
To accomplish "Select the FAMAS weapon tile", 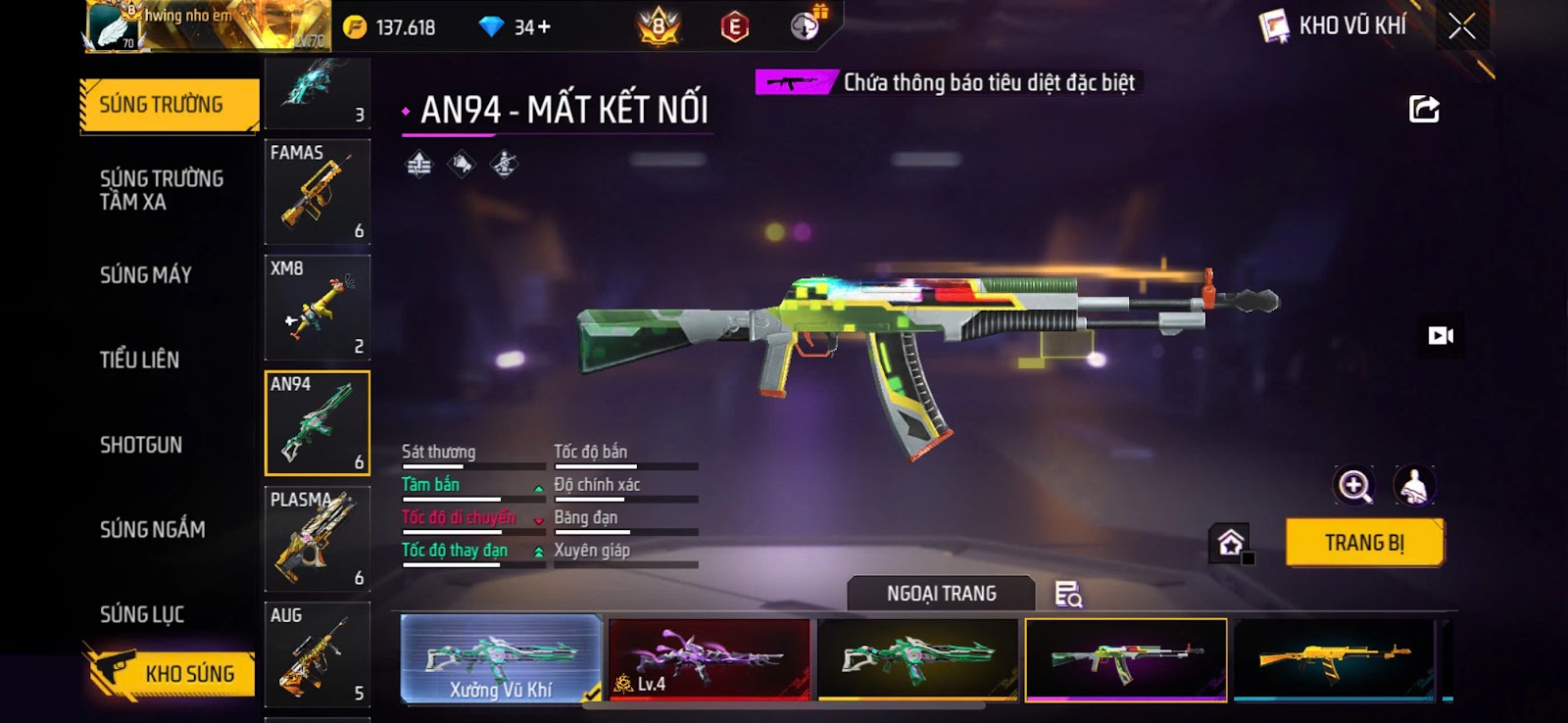I will 317,191.
